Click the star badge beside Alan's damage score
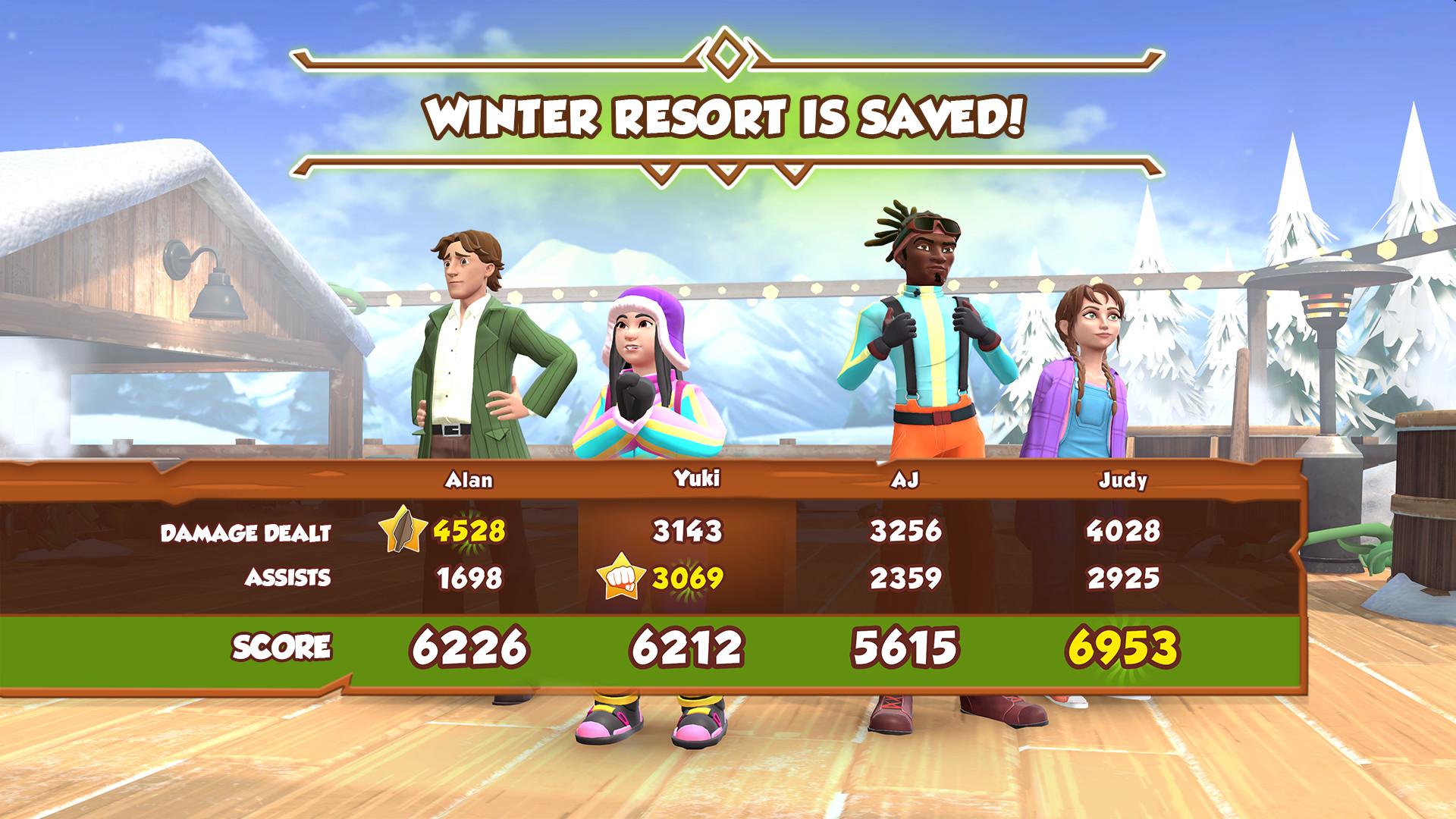 pyautogui.click(x=403, y=532)
